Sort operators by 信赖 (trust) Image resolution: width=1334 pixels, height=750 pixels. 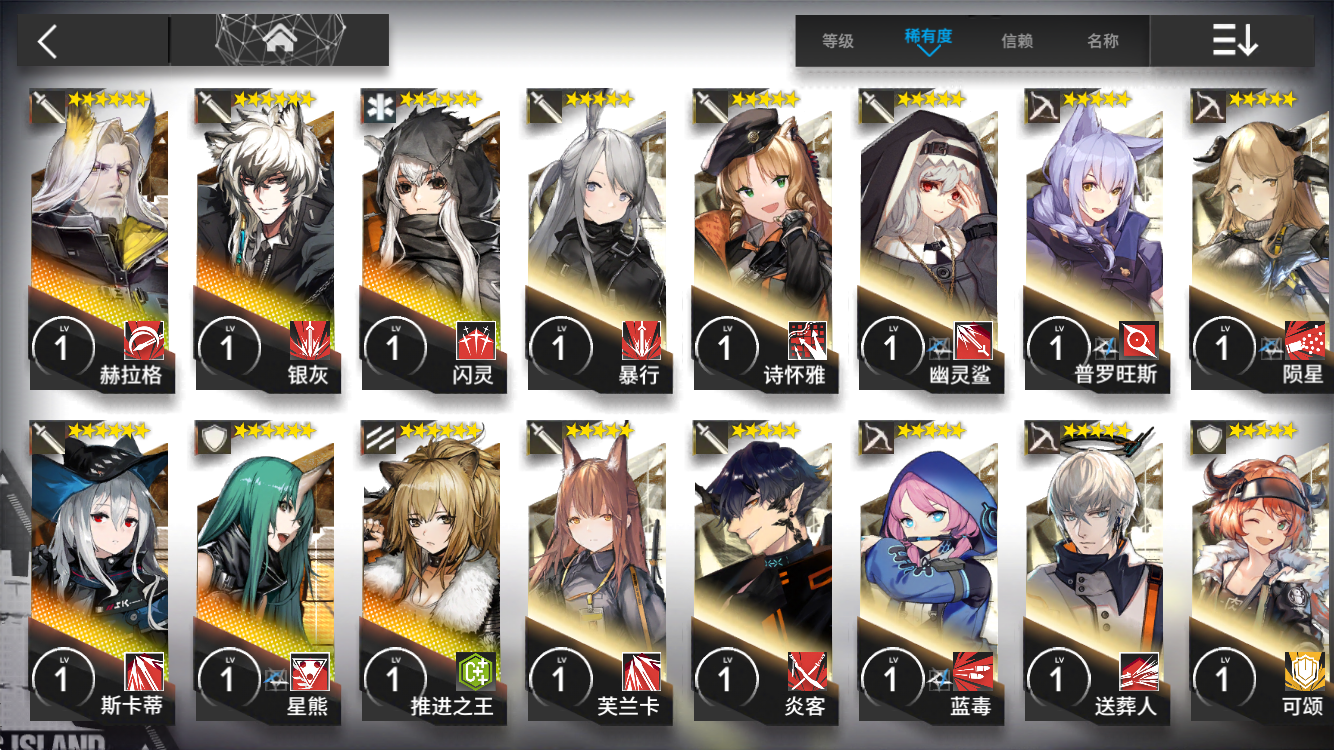(x=1017, y=41)
